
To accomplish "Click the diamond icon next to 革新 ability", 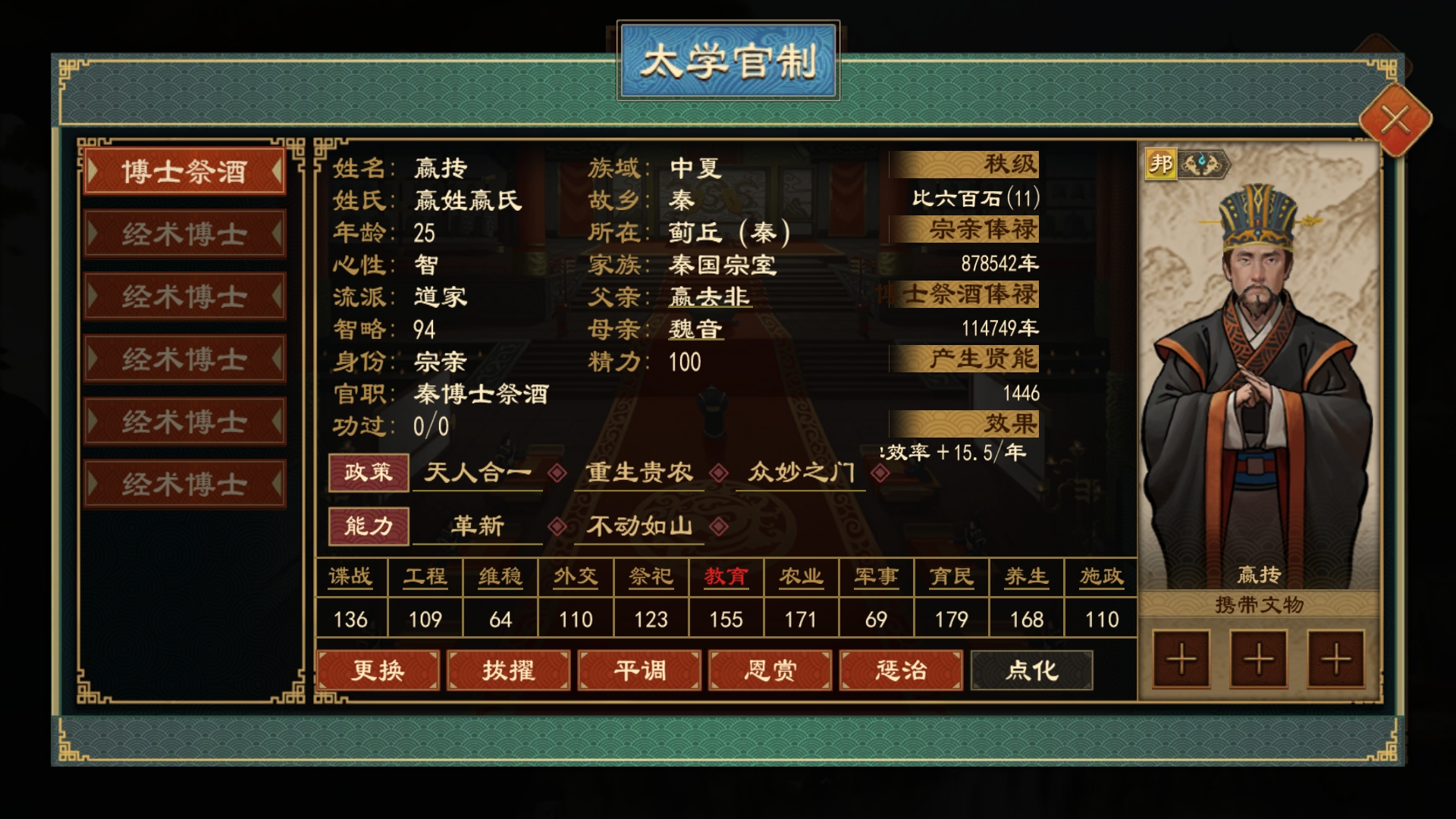I will tap(559, 526).
